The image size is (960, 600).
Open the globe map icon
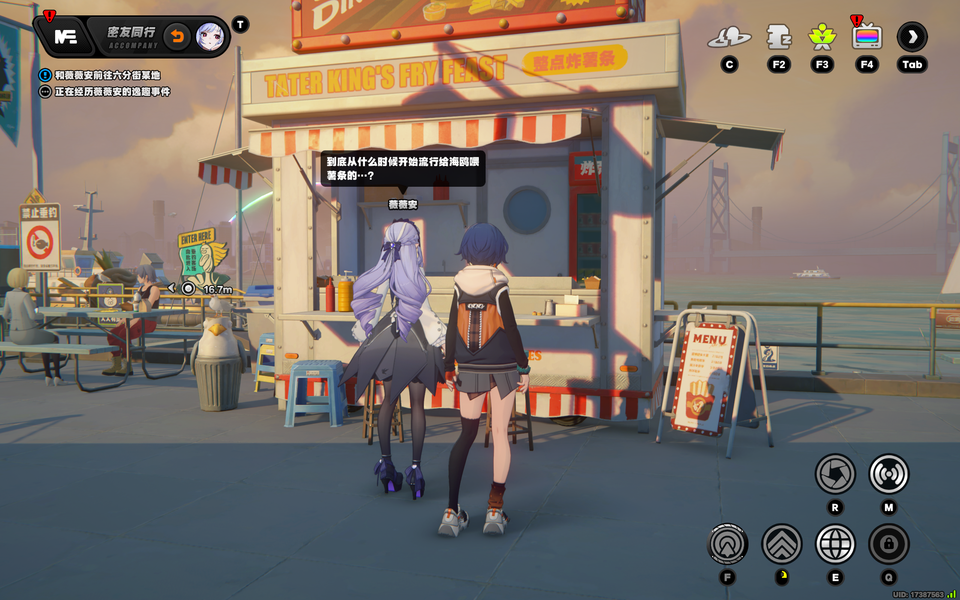[835, 544]
